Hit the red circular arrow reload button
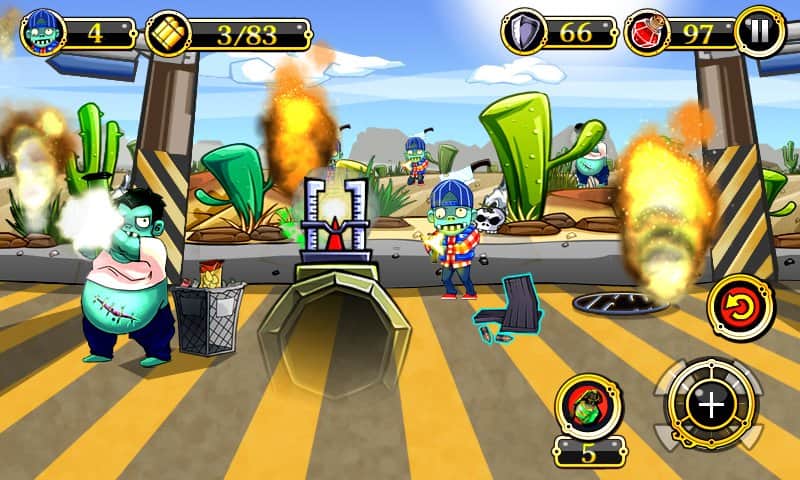This screenshot has height=480, width=800. (741, 307)
